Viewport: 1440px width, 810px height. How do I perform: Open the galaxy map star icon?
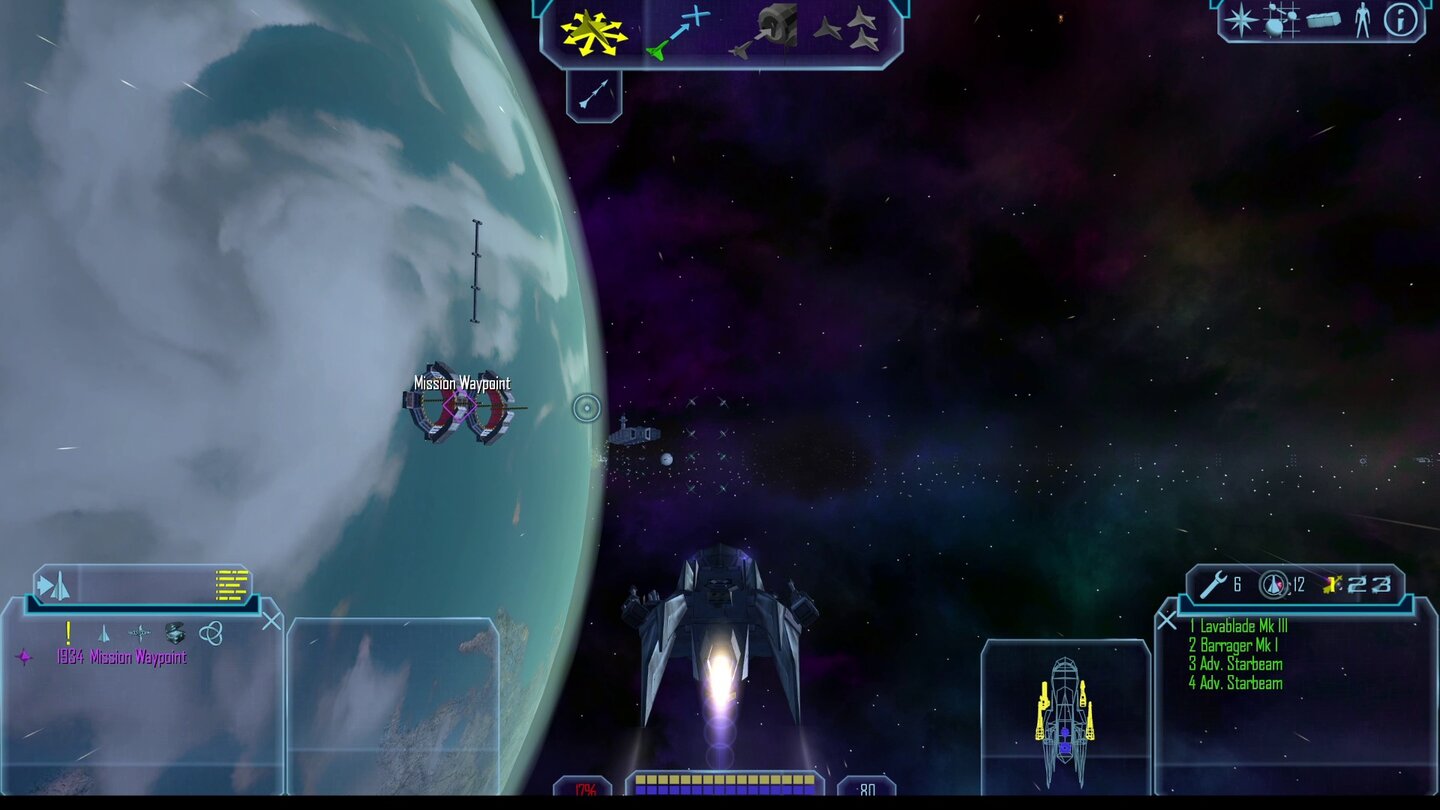point(1240,22)
